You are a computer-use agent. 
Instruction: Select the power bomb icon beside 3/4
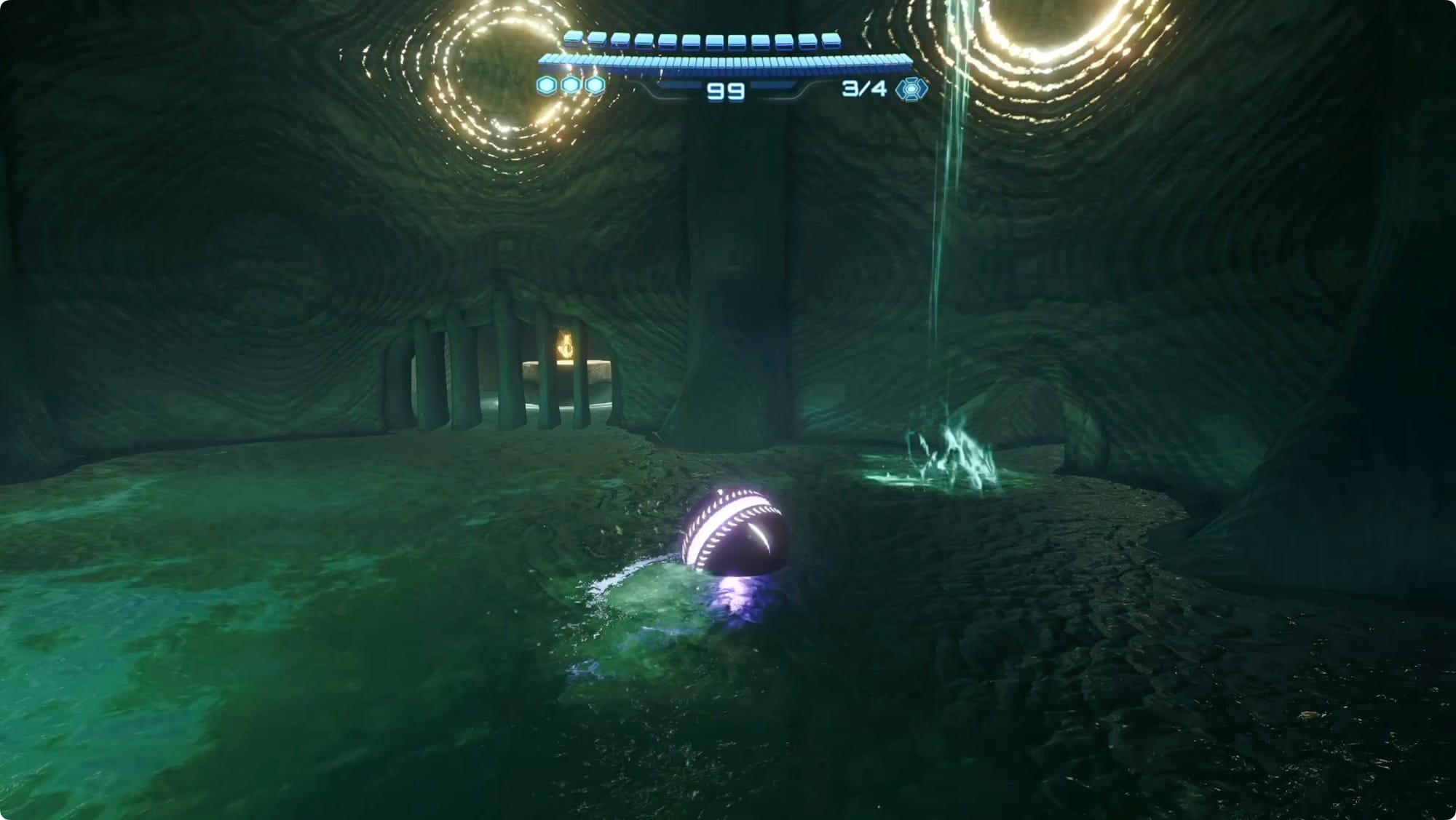coord(911,89)
